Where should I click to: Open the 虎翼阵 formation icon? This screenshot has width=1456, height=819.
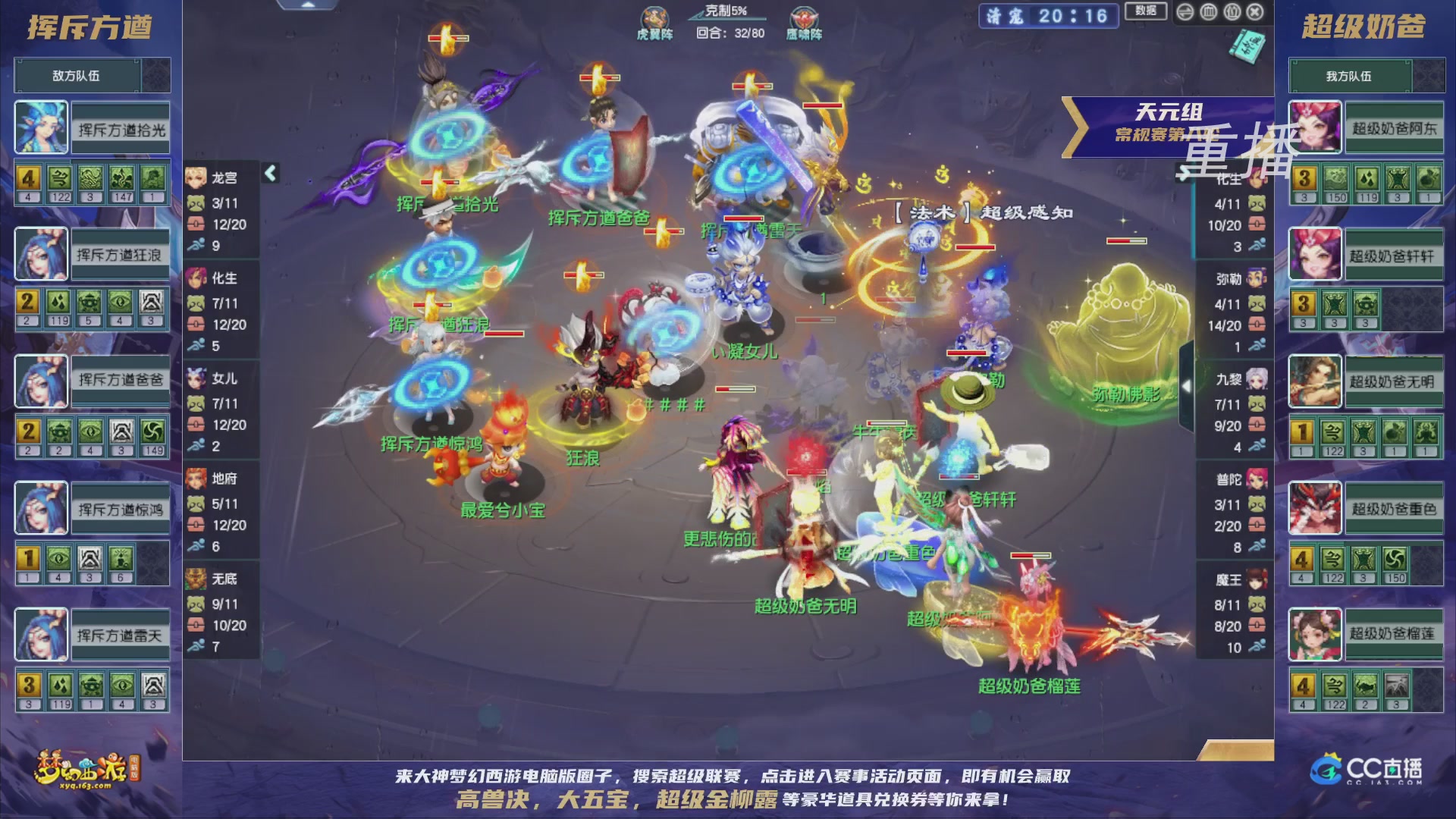655,17
